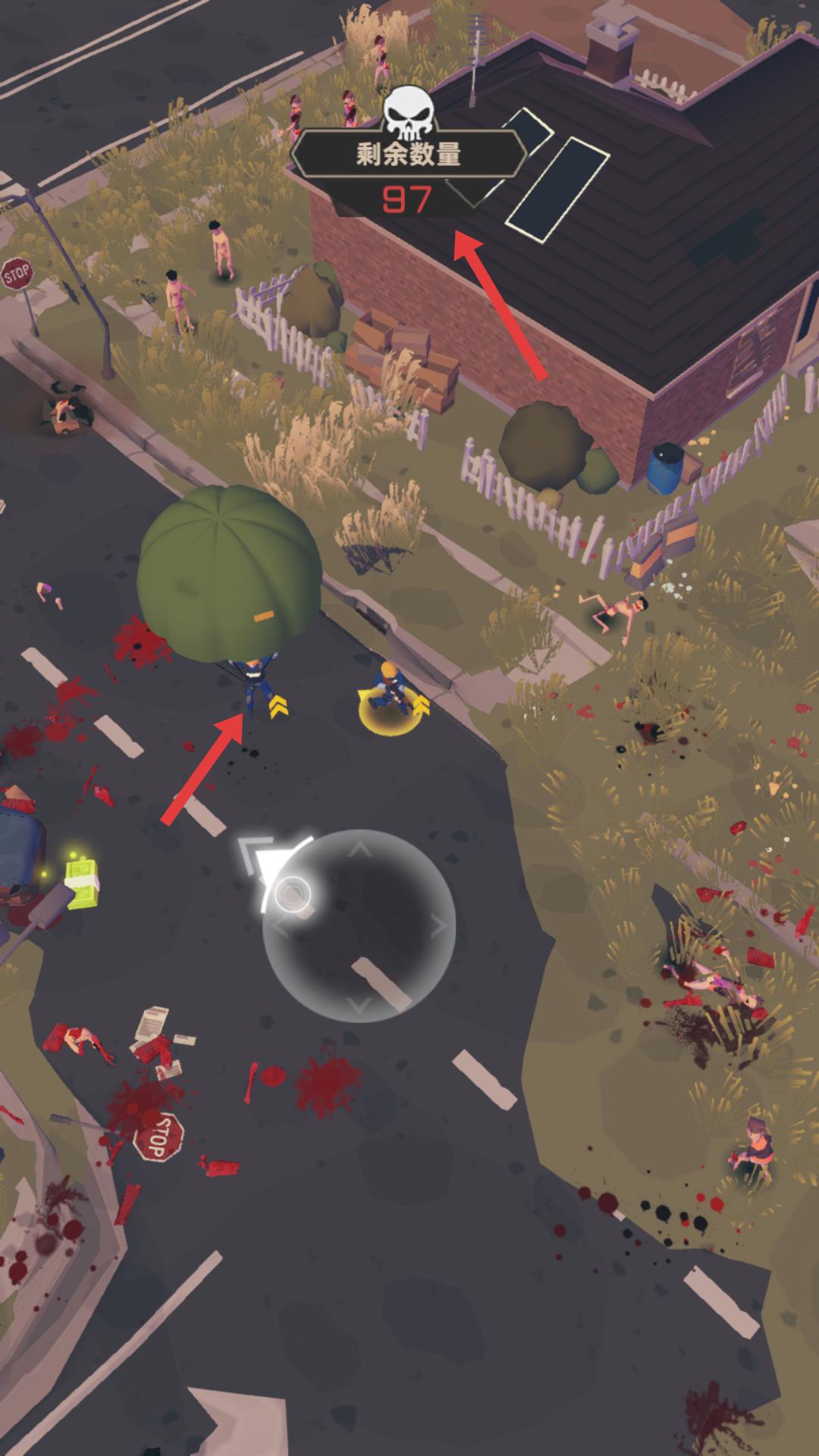Viewport: 819px width, 1456px height.
Task: Tap the joystick's right arrow
Action: coord(439,925)
